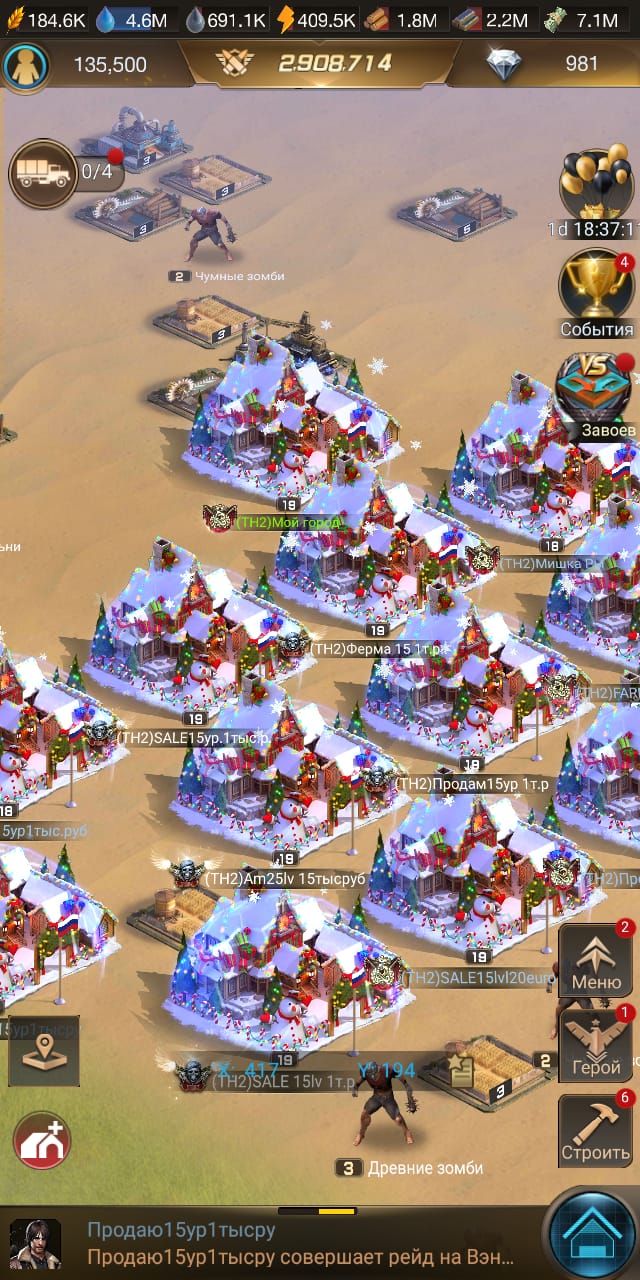Open the VS conquest event
The width and height of the screenshot is (640, 1280).
pos(596,390)
